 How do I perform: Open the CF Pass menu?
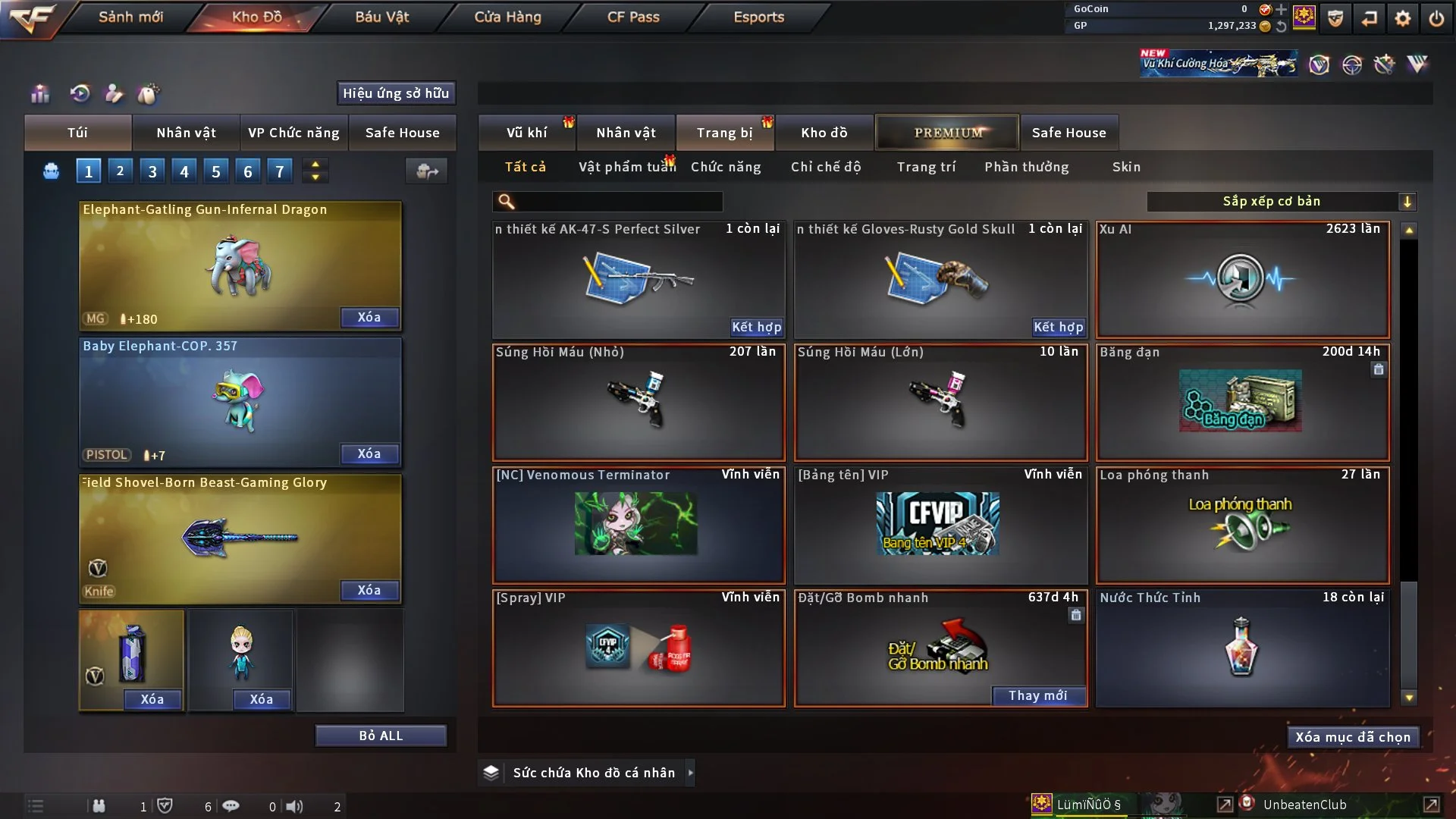(633, 17)
